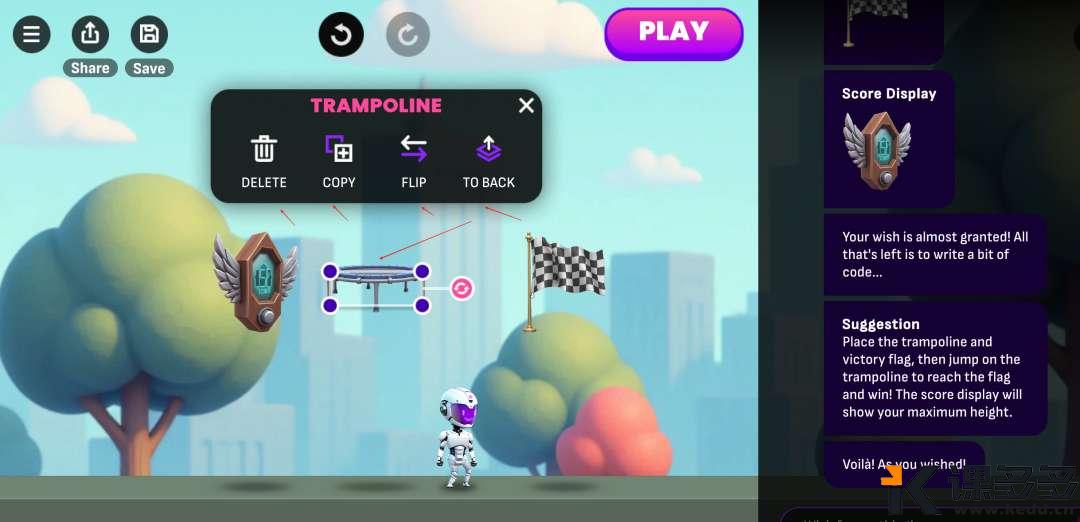
Task: Send the trampoline to back
Action: point(488,160)
